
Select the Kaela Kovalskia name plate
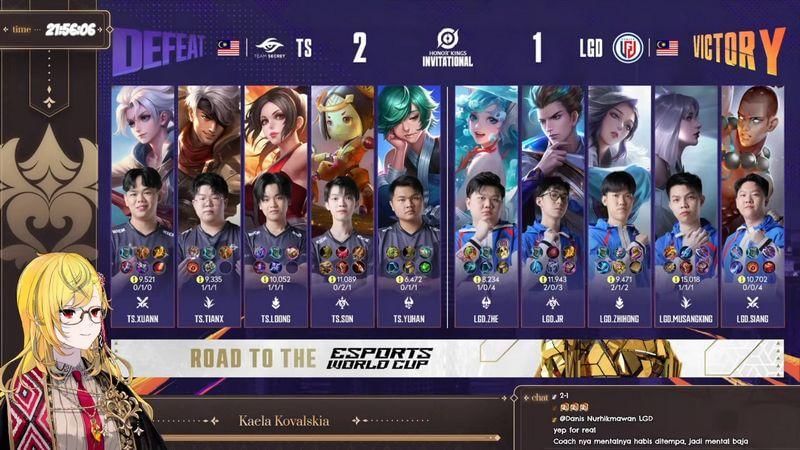(285, 421)
